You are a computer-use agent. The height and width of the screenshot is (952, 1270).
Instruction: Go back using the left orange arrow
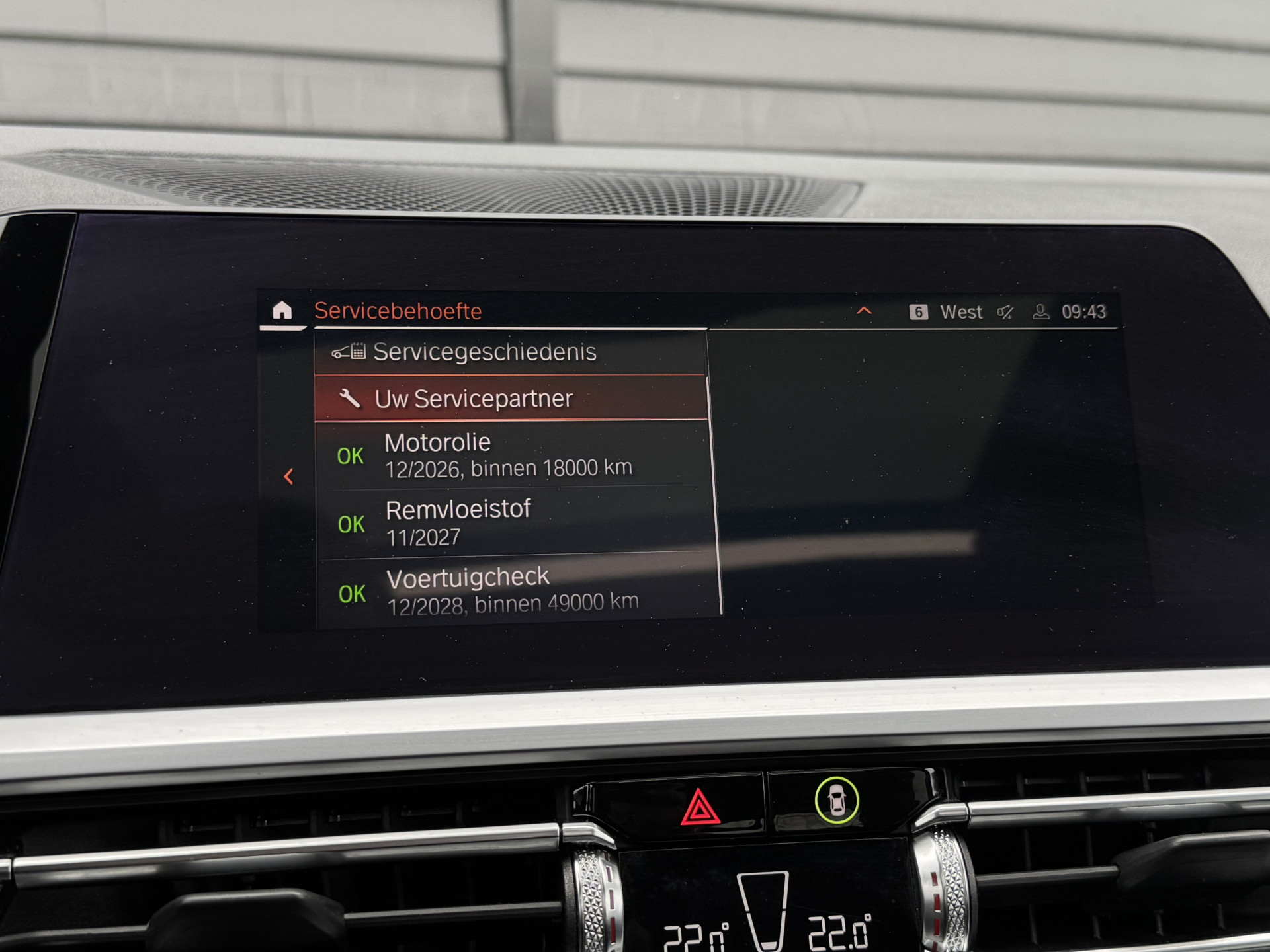point(288,477)
